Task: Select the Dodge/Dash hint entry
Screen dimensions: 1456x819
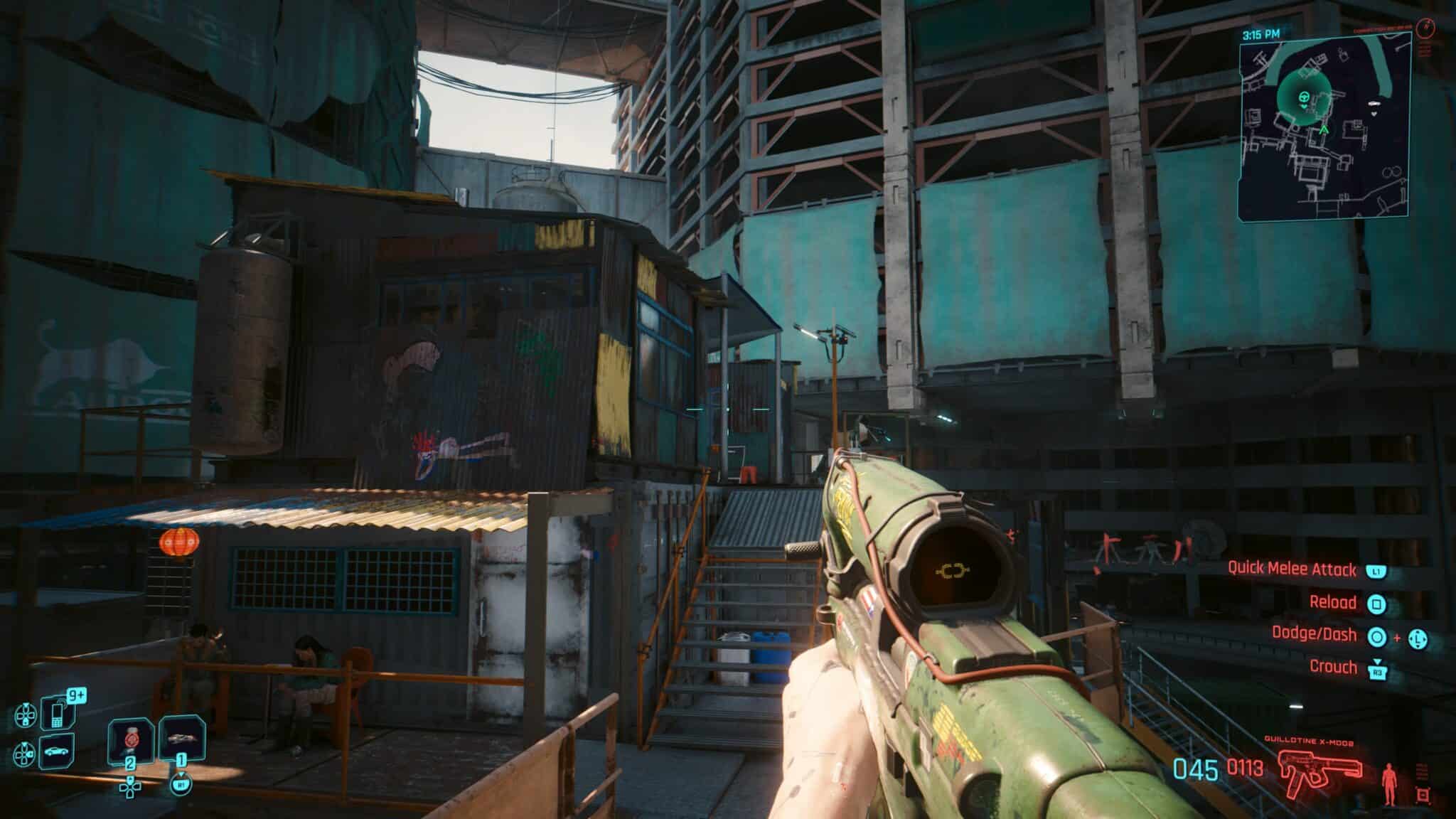Action: [1336, 635]
